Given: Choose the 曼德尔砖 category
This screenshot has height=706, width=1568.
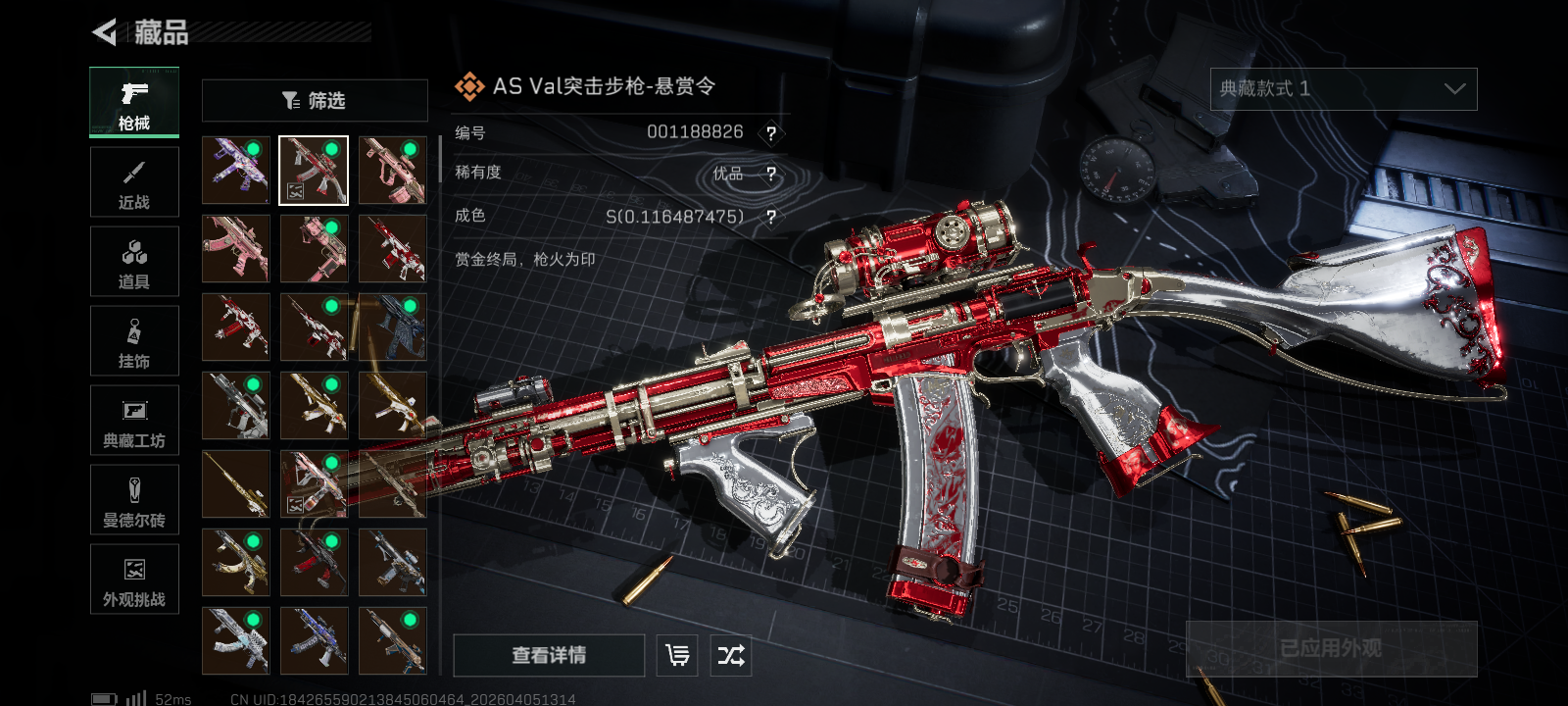Looking at the screenshot, I should (134, 500).
